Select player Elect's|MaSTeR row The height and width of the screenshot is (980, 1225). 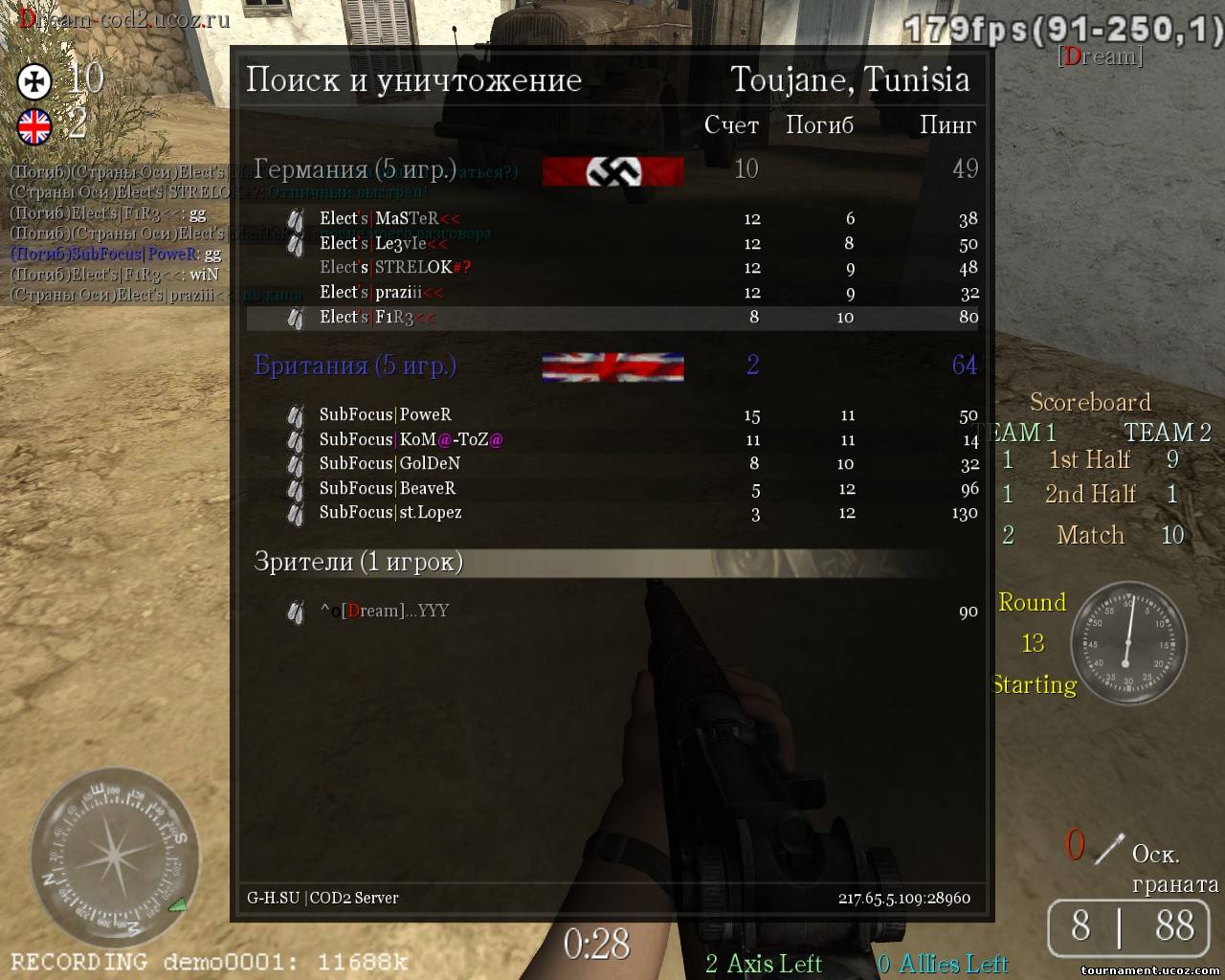pos(612,219)
